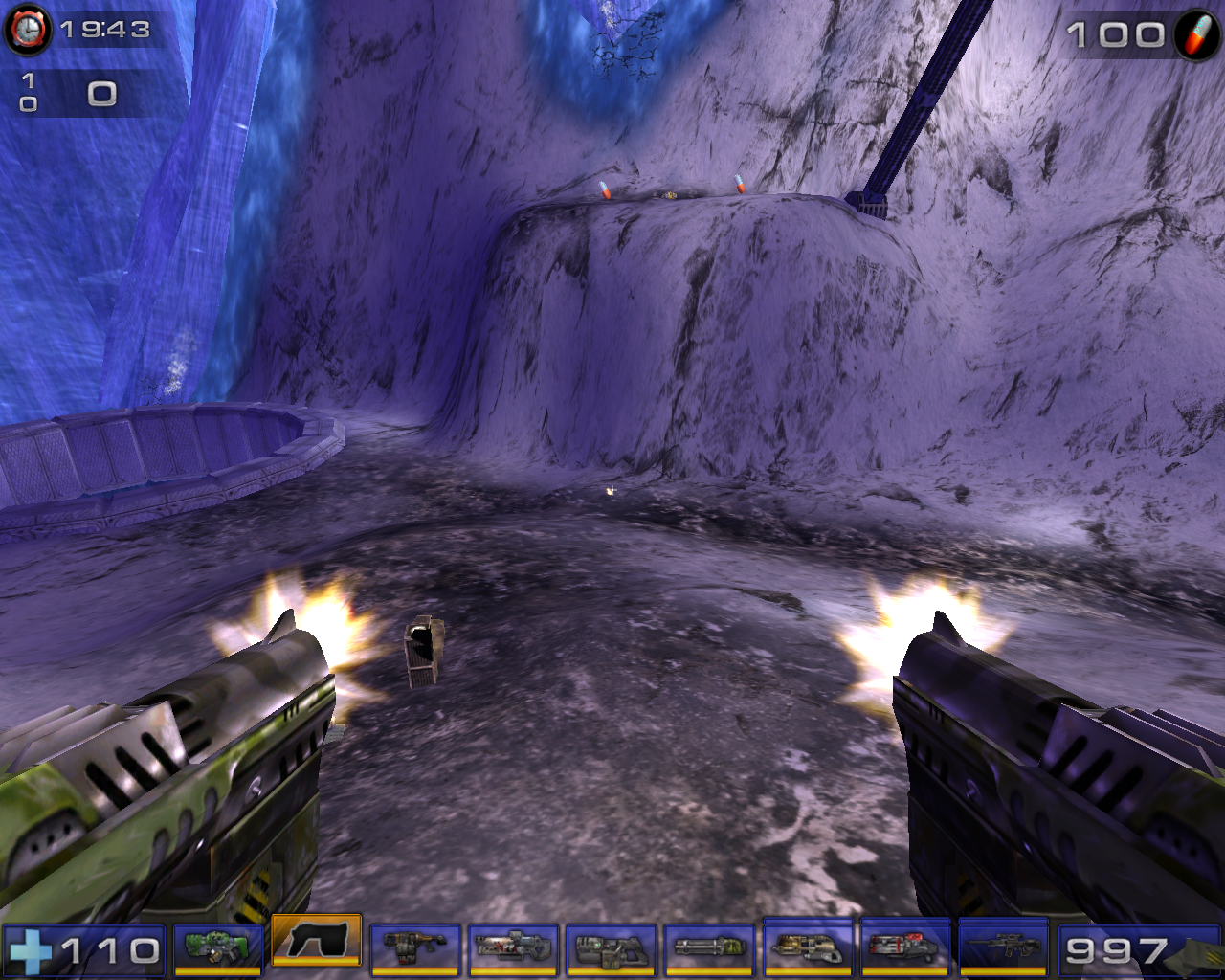Click the adrenaline pill on the rock ledge
1225x980 pixels.
605,189
